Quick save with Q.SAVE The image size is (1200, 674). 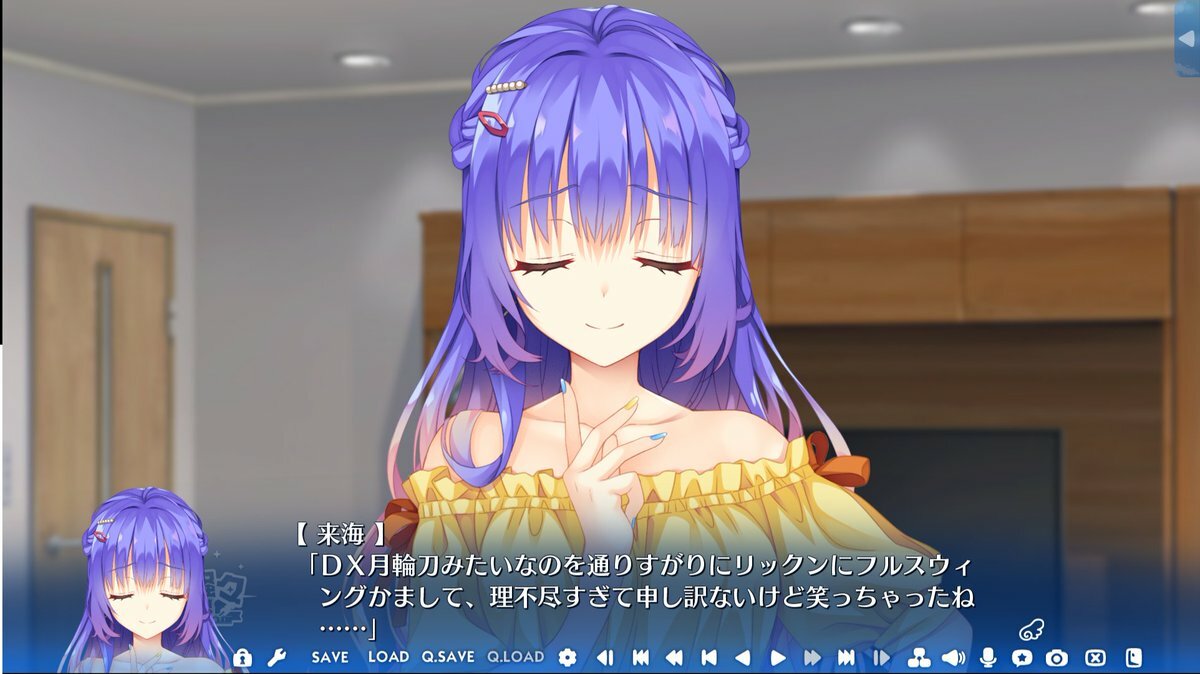(447, 657)
